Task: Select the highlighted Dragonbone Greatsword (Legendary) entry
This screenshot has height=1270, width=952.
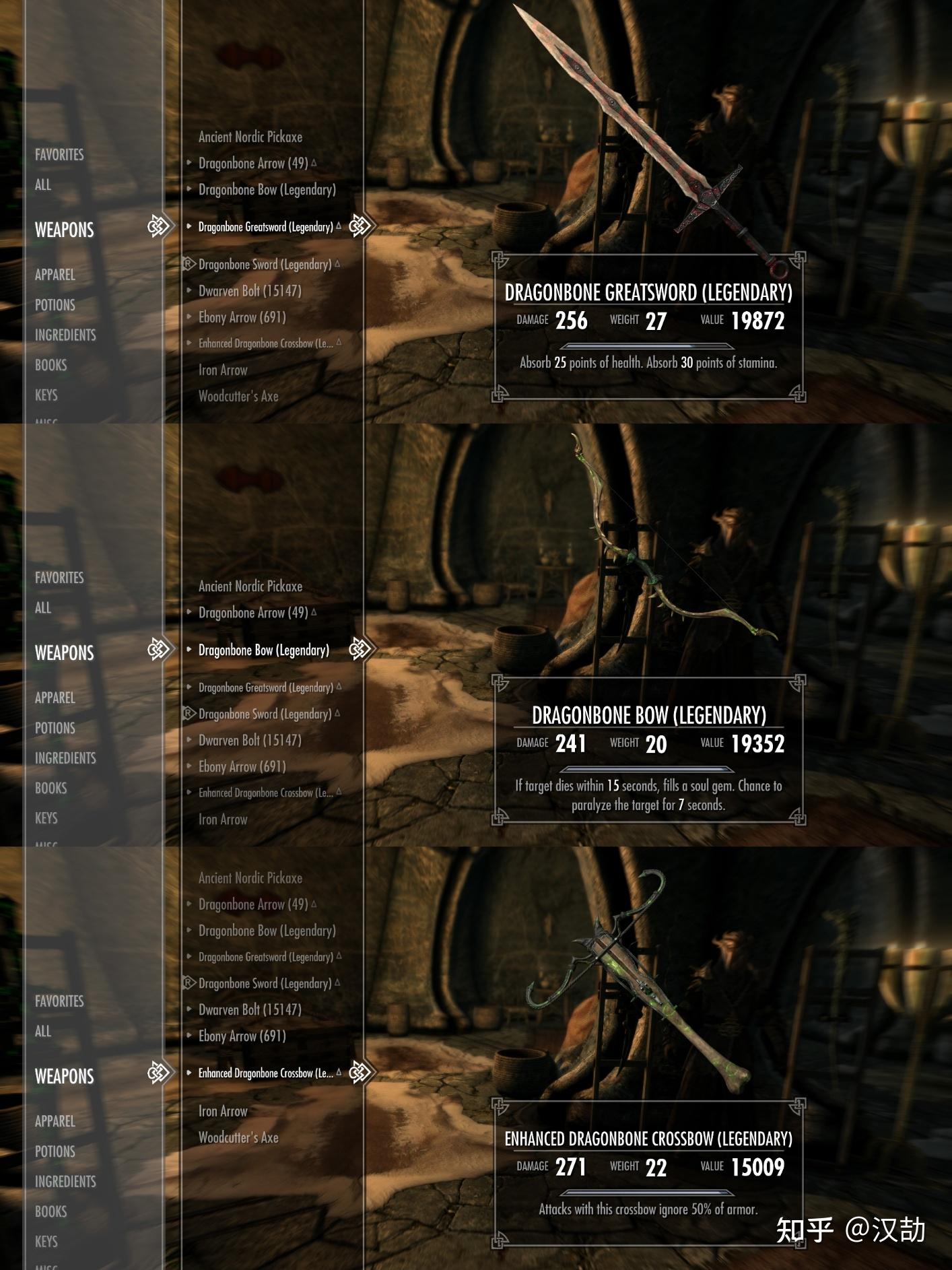Action: (265, 227)
